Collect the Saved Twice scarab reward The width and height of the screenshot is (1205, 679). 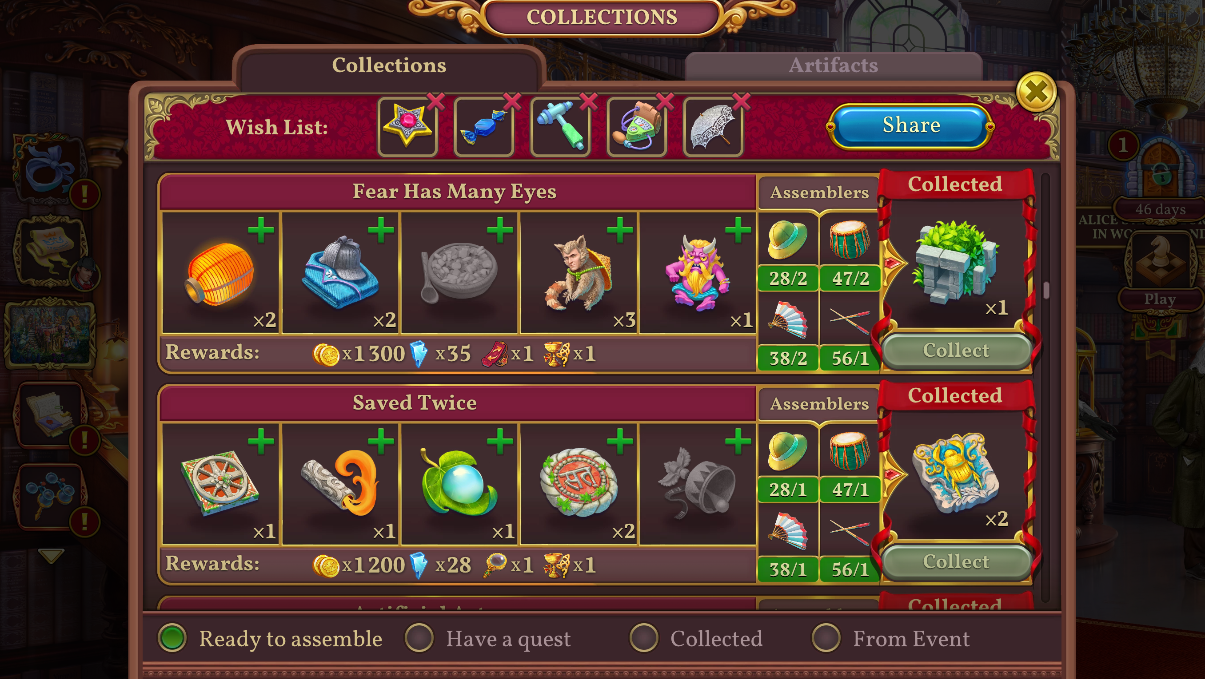coord(955,562)
